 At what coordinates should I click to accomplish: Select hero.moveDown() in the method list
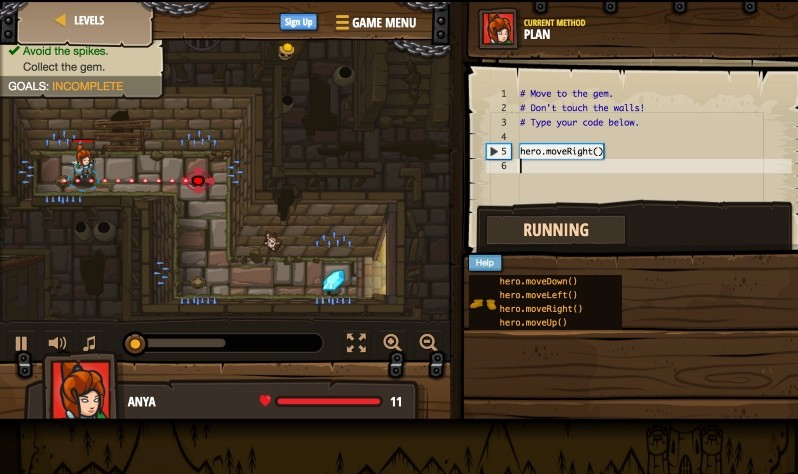tap(538, 281)
